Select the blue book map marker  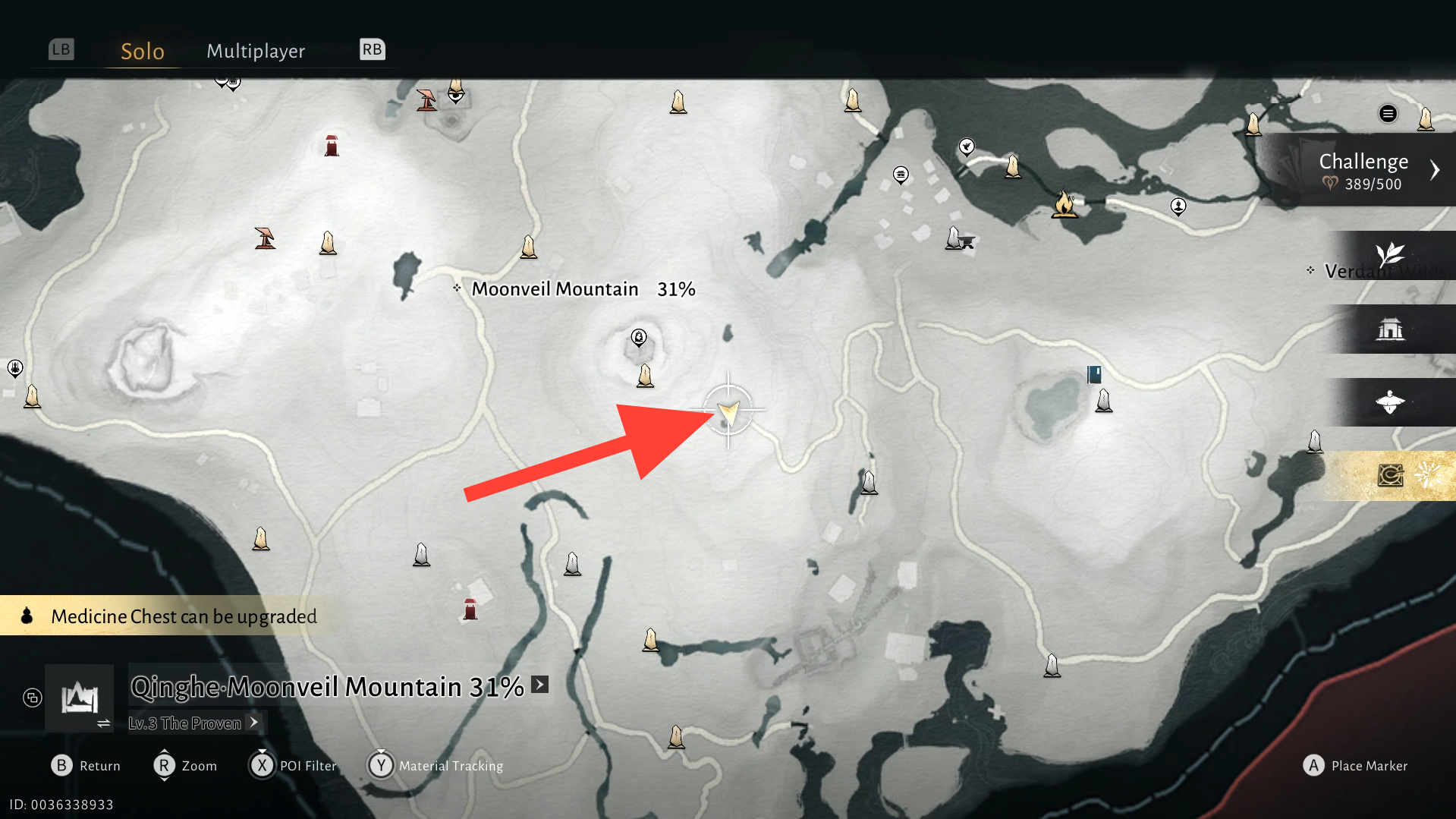click(x=1094, y=373)
